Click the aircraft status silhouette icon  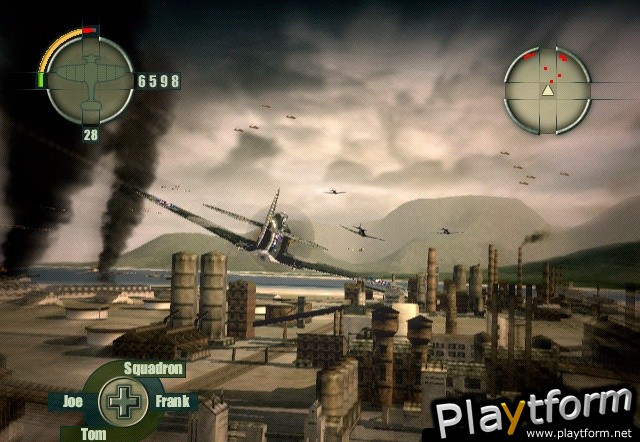point(88,80)
